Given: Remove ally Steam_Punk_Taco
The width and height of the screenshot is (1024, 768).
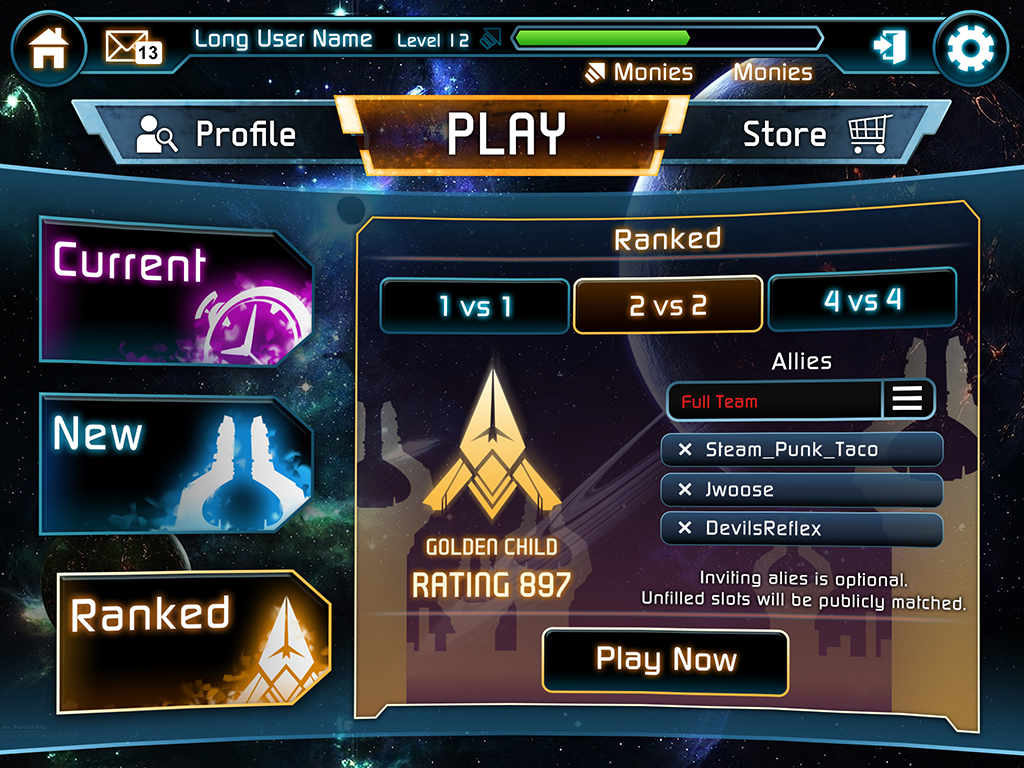Looking at the screenshot, I should (x=685, y=450).
